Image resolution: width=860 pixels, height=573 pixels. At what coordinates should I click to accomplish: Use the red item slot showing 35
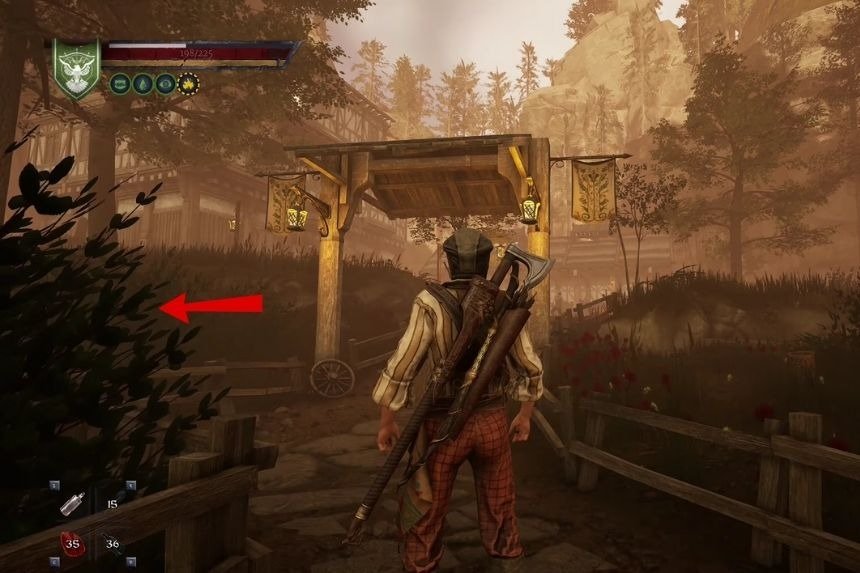tap(73, 545)
